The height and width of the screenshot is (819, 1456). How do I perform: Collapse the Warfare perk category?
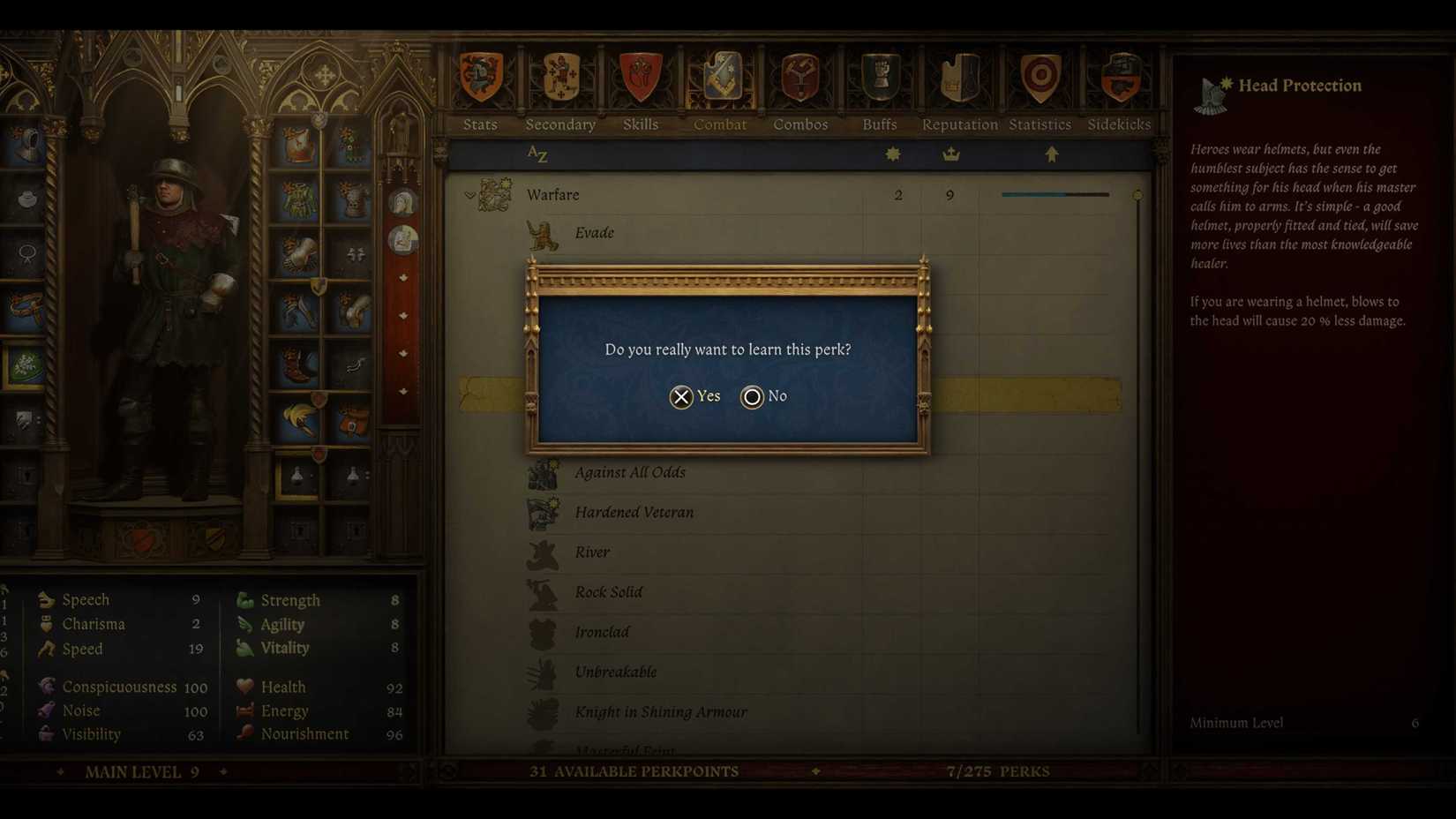[469, 194]
